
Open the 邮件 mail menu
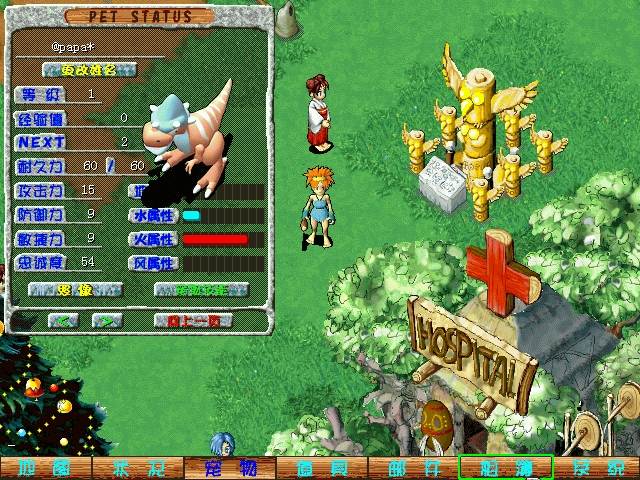tap(413, 468)
